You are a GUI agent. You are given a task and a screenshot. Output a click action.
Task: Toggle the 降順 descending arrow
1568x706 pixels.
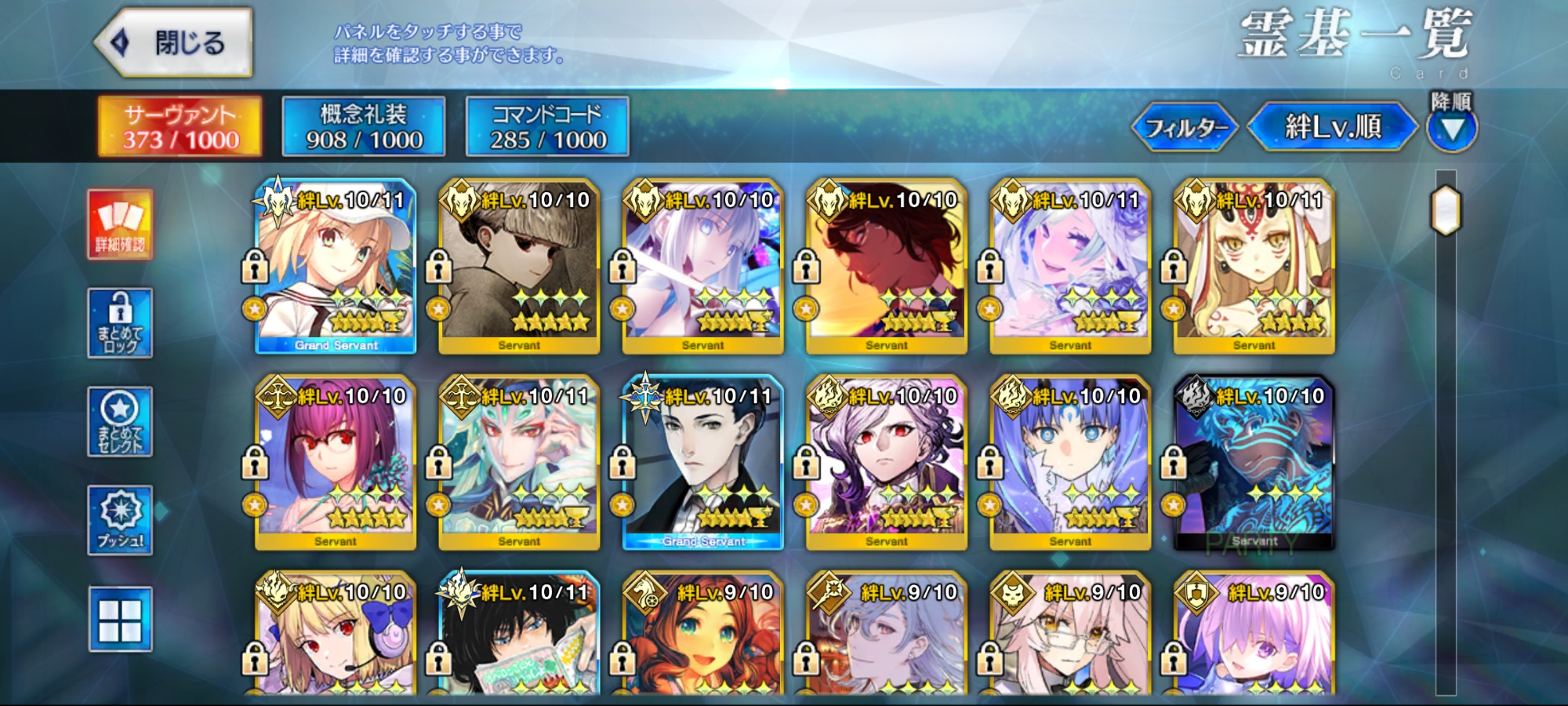[1452, 129]
